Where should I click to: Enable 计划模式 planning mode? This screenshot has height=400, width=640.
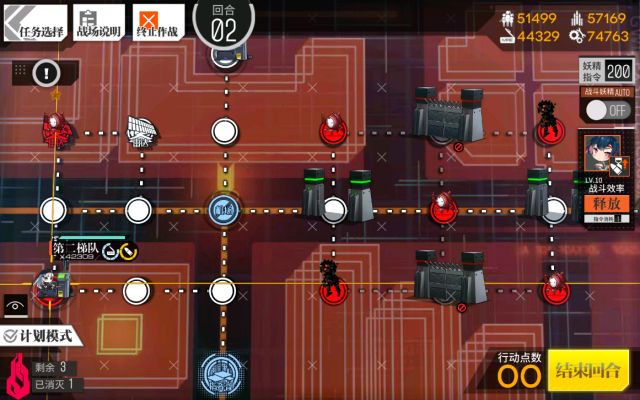pyautogui.click(x=43, y=336)
